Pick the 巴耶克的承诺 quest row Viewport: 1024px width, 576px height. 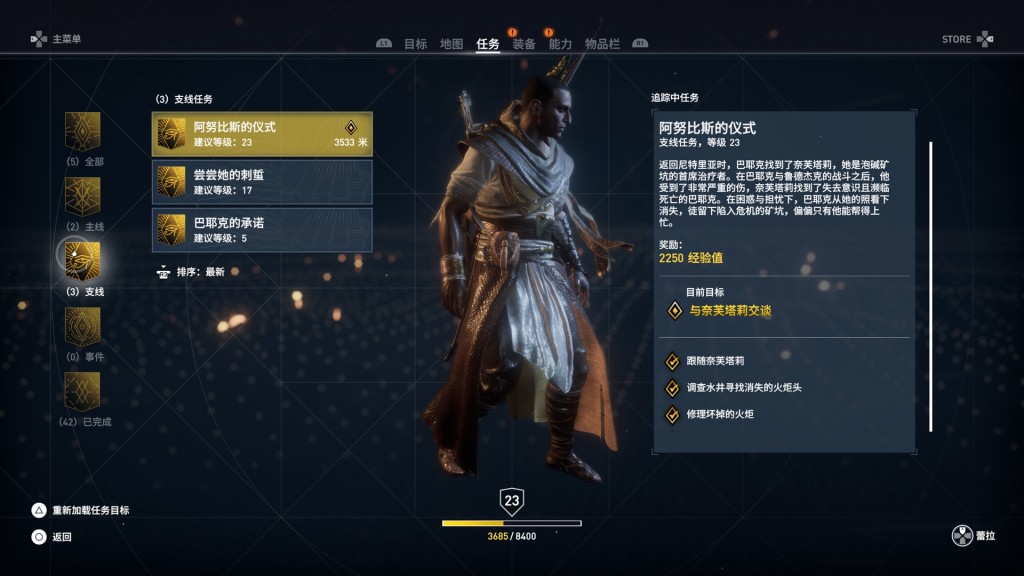tap(262, 229)
